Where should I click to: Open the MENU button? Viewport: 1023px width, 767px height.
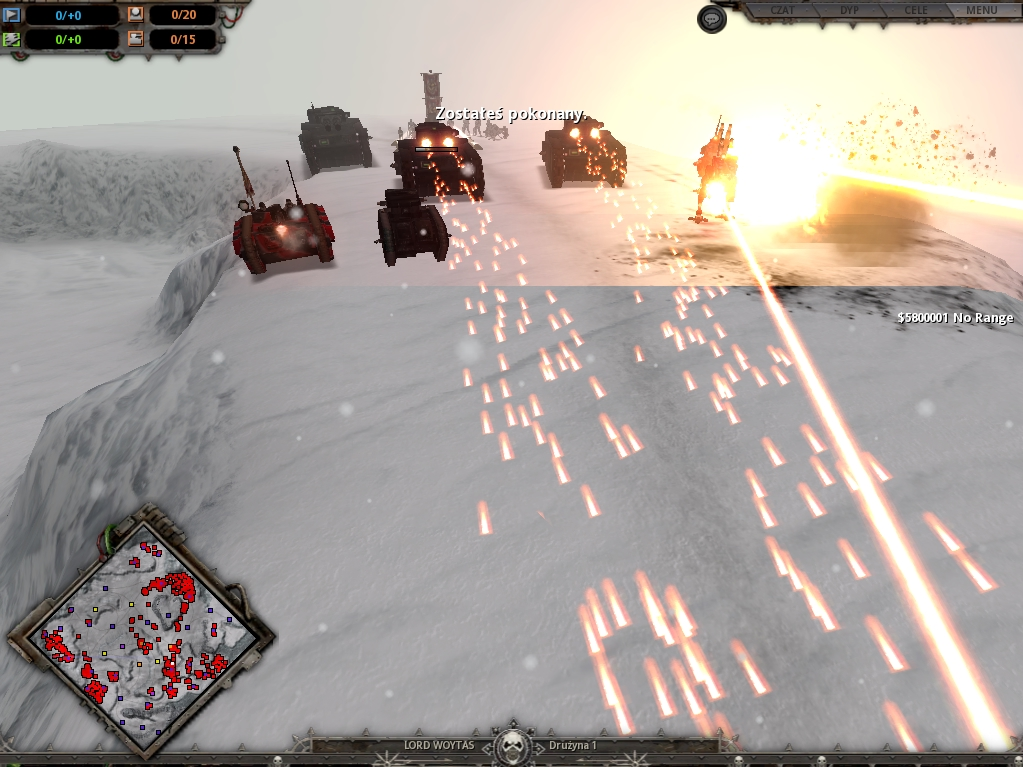(x=981, y=11)
